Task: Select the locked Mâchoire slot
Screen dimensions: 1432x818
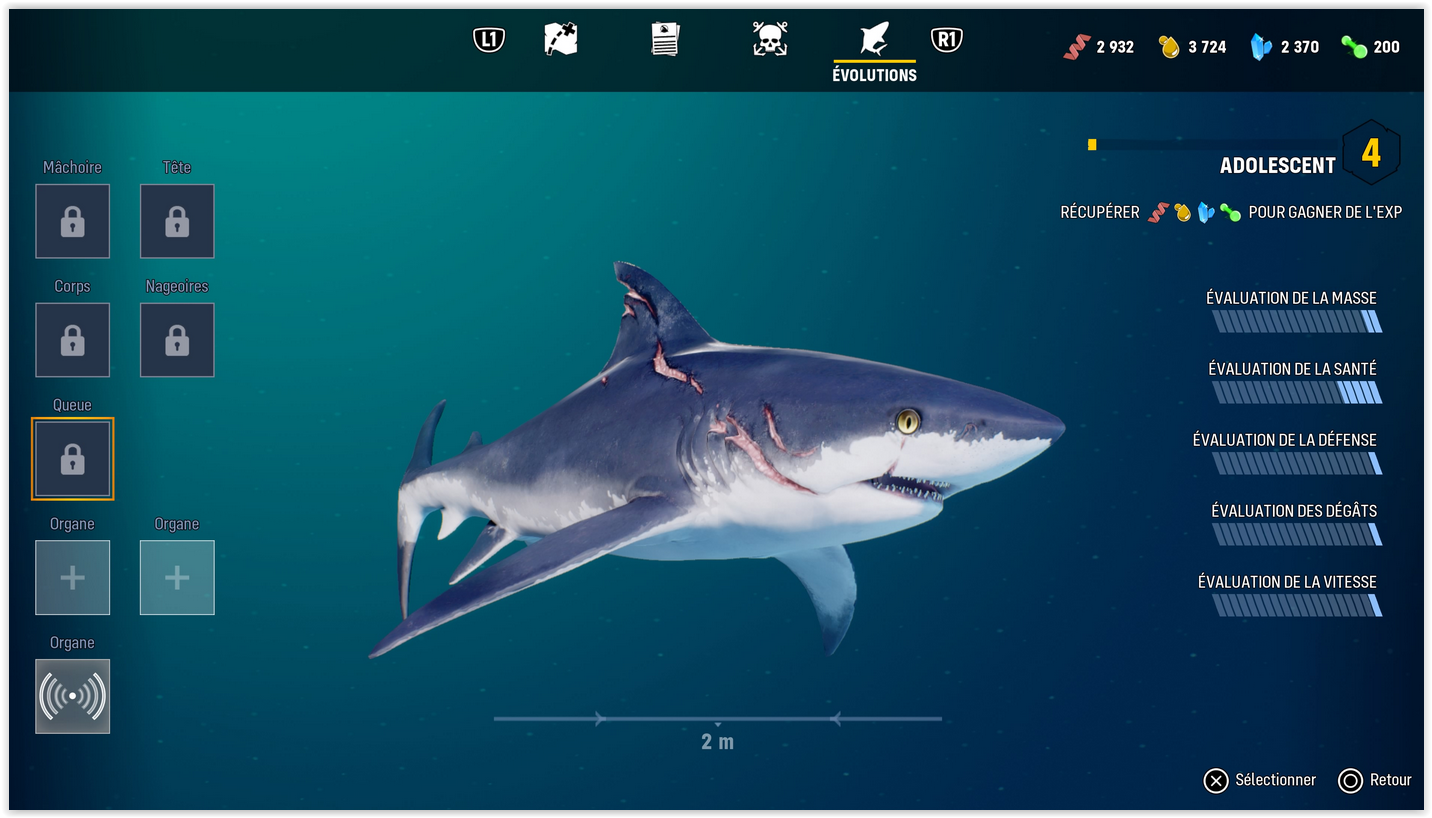Action: 73,221
